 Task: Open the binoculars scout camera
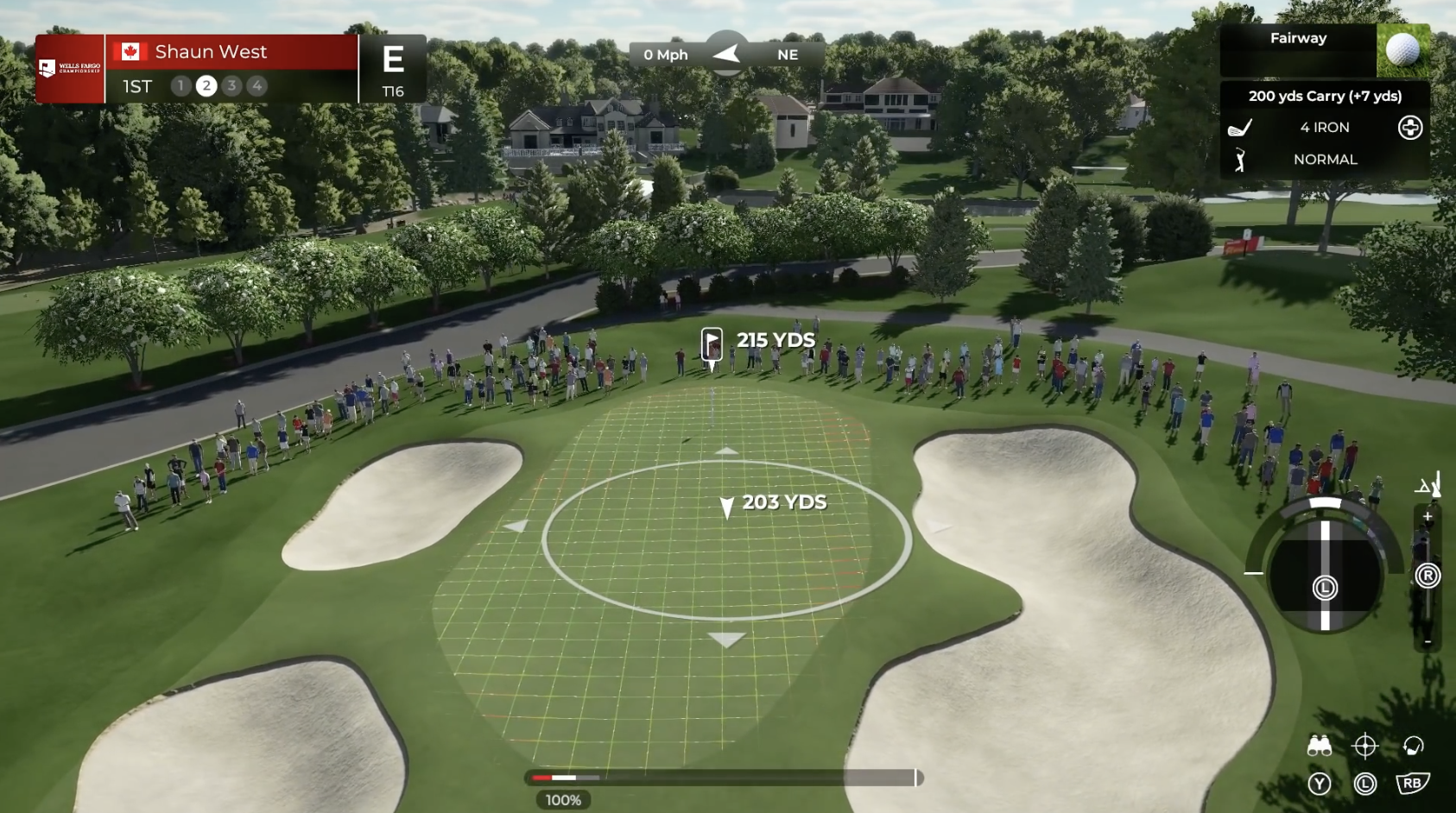pyautogui.click(x=1319, y=746)
